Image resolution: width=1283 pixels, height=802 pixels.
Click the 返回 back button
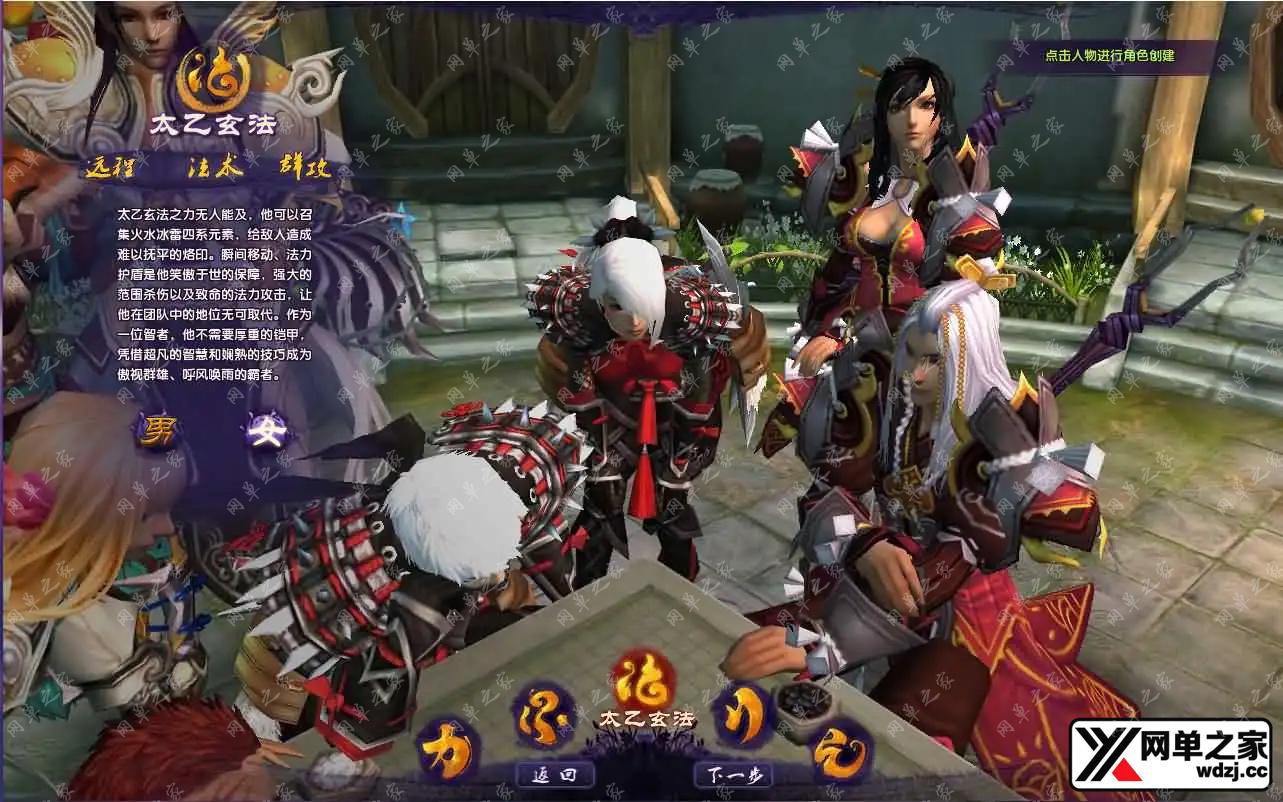point(555,774)
